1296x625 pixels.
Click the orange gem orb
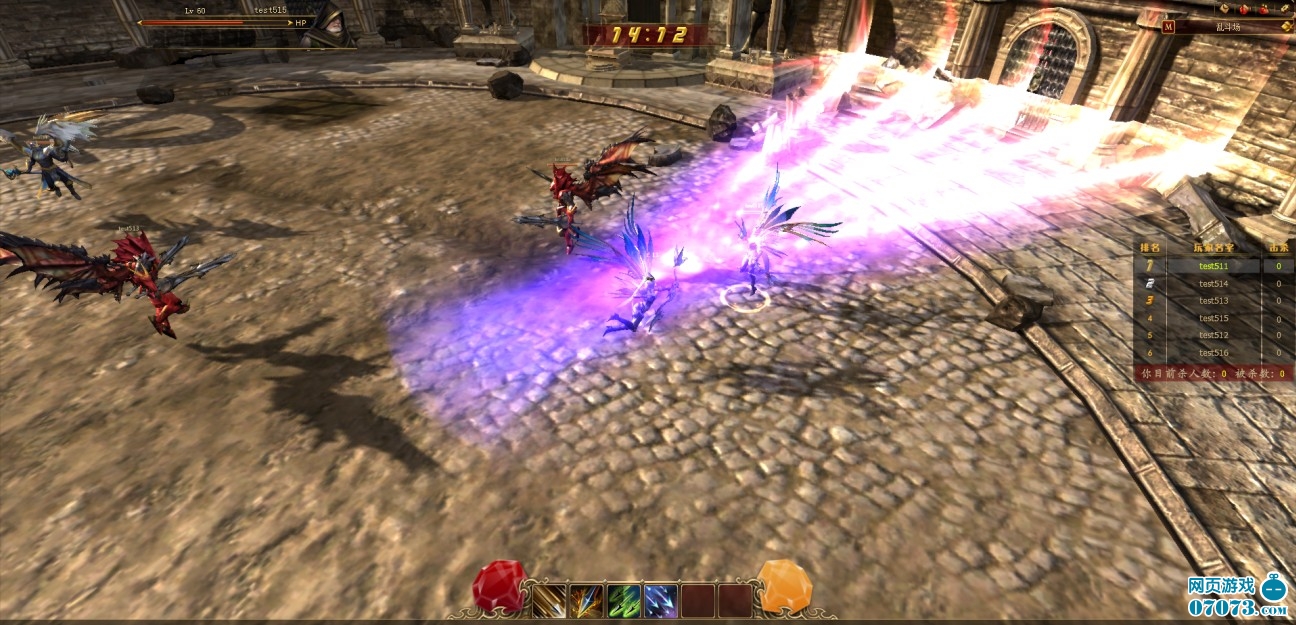(784, 585)
